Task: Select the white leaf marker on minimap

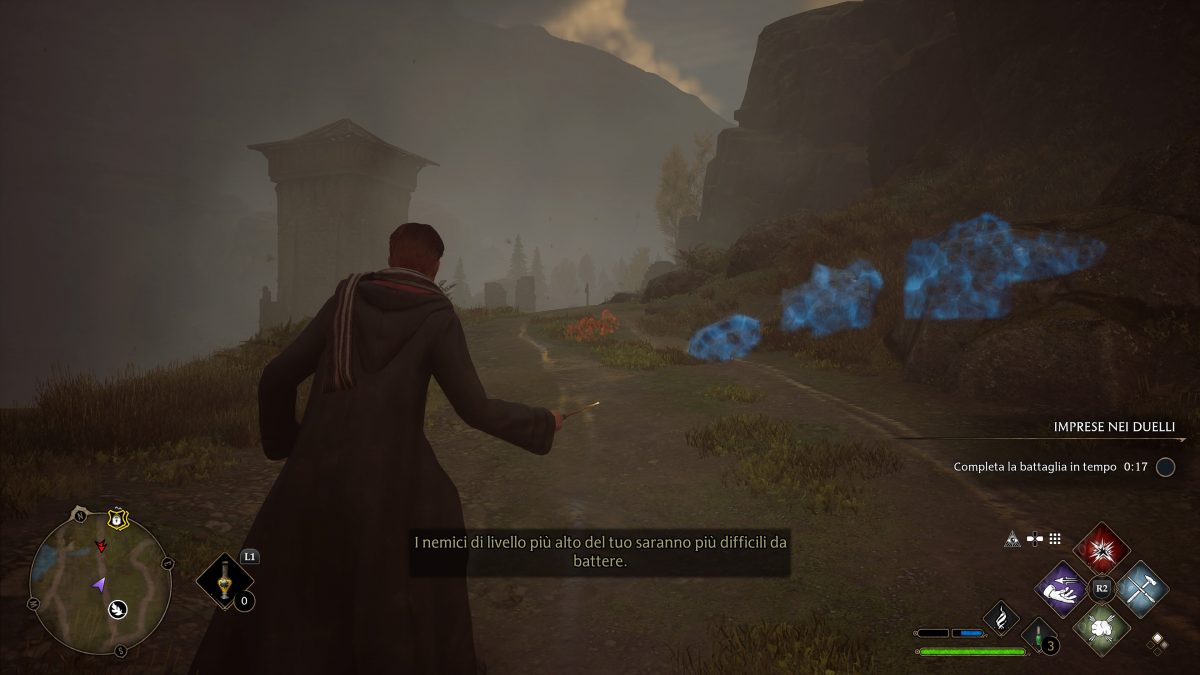Action: point(117,607)
